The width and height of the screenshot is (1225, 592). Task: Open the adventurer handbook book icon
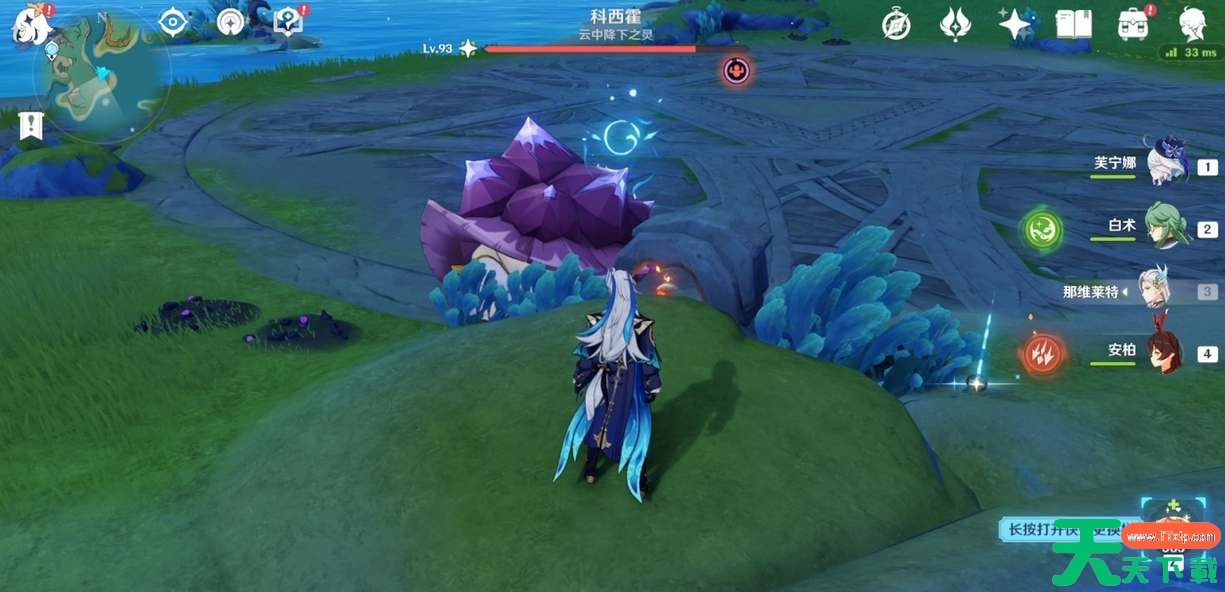tap(1074, 25)
